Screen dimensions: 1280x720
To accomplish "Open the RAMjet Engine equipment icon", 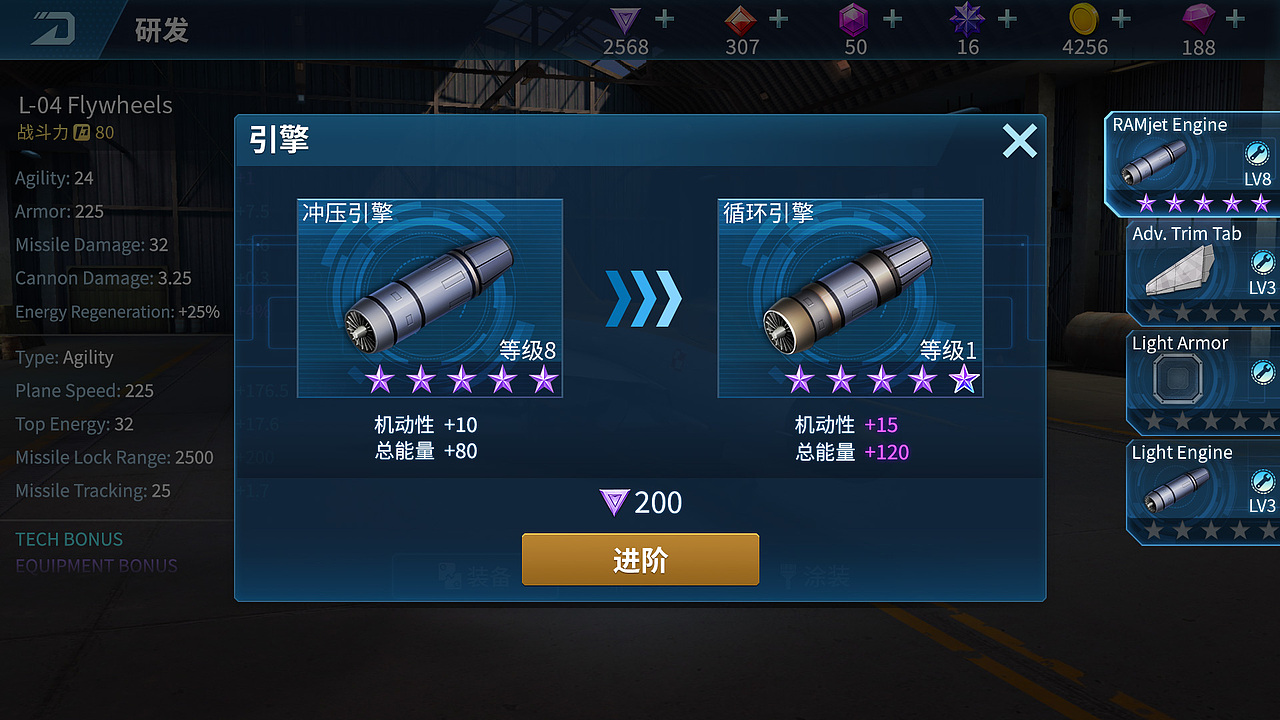I will point(1152,160).
